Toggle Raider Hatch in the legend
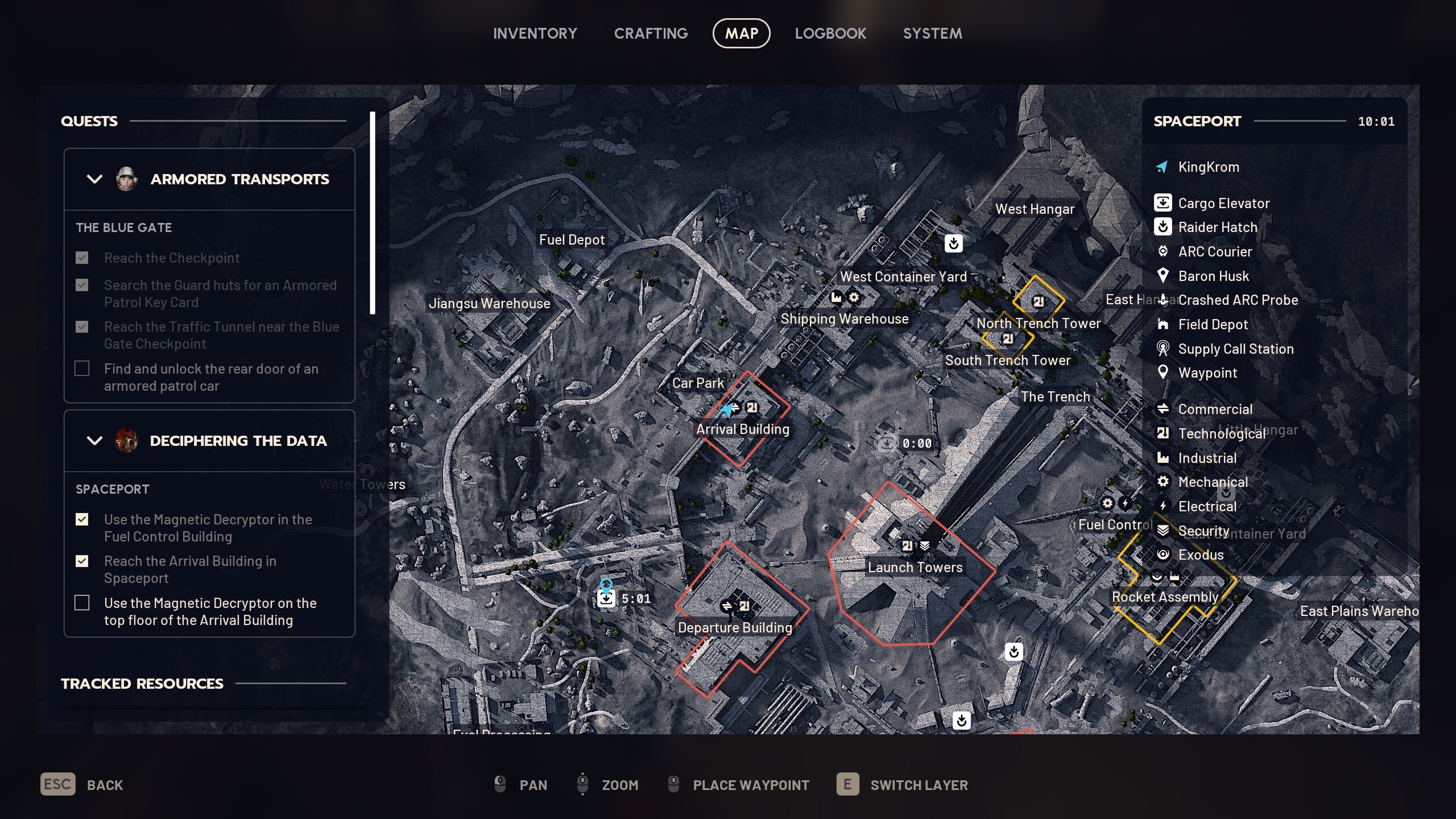1456x819 pixels. point(1217,227)
